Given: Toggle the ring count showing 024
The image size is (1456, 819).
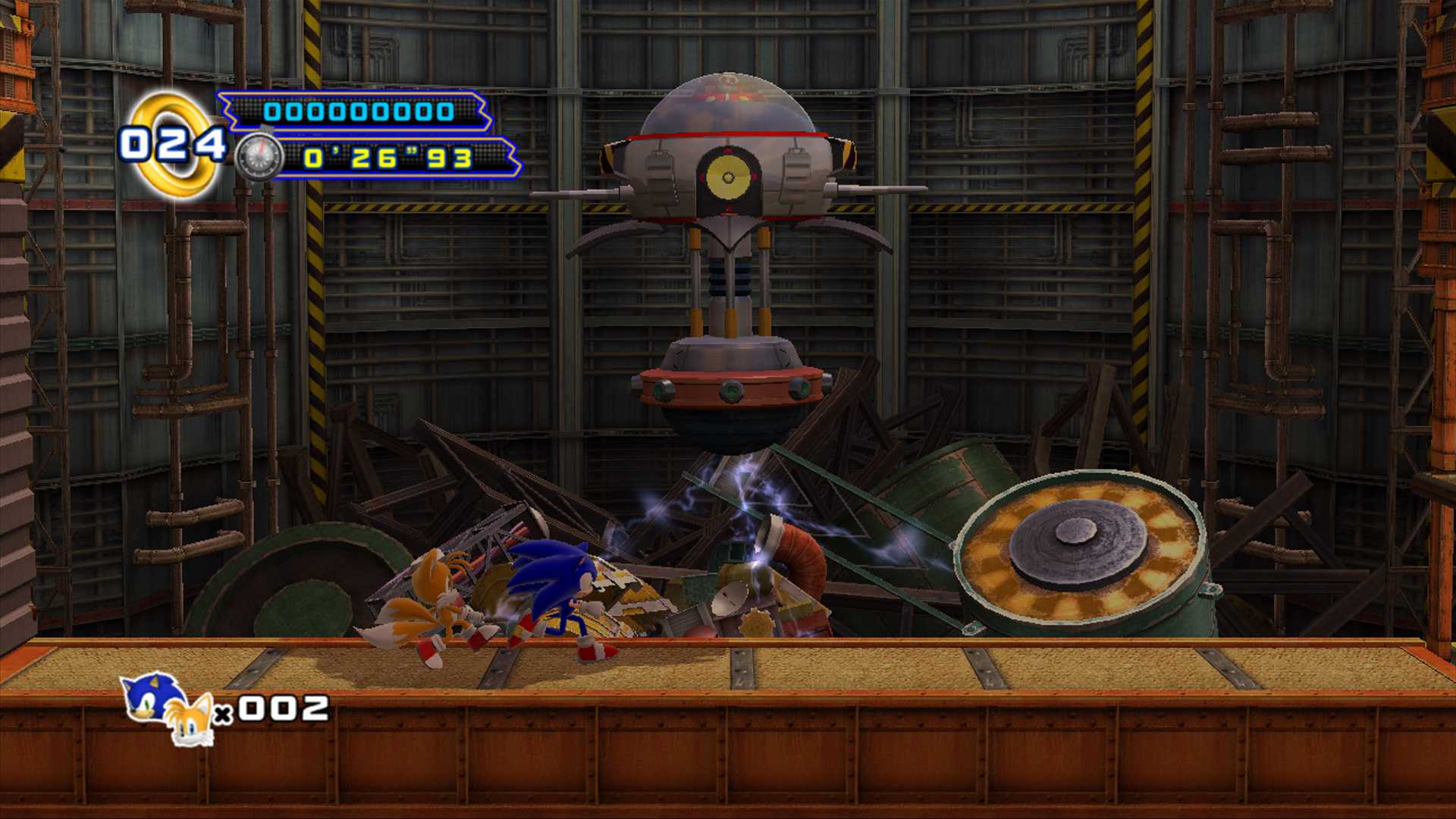Looking at the screenshot, I should click(174, 143).
